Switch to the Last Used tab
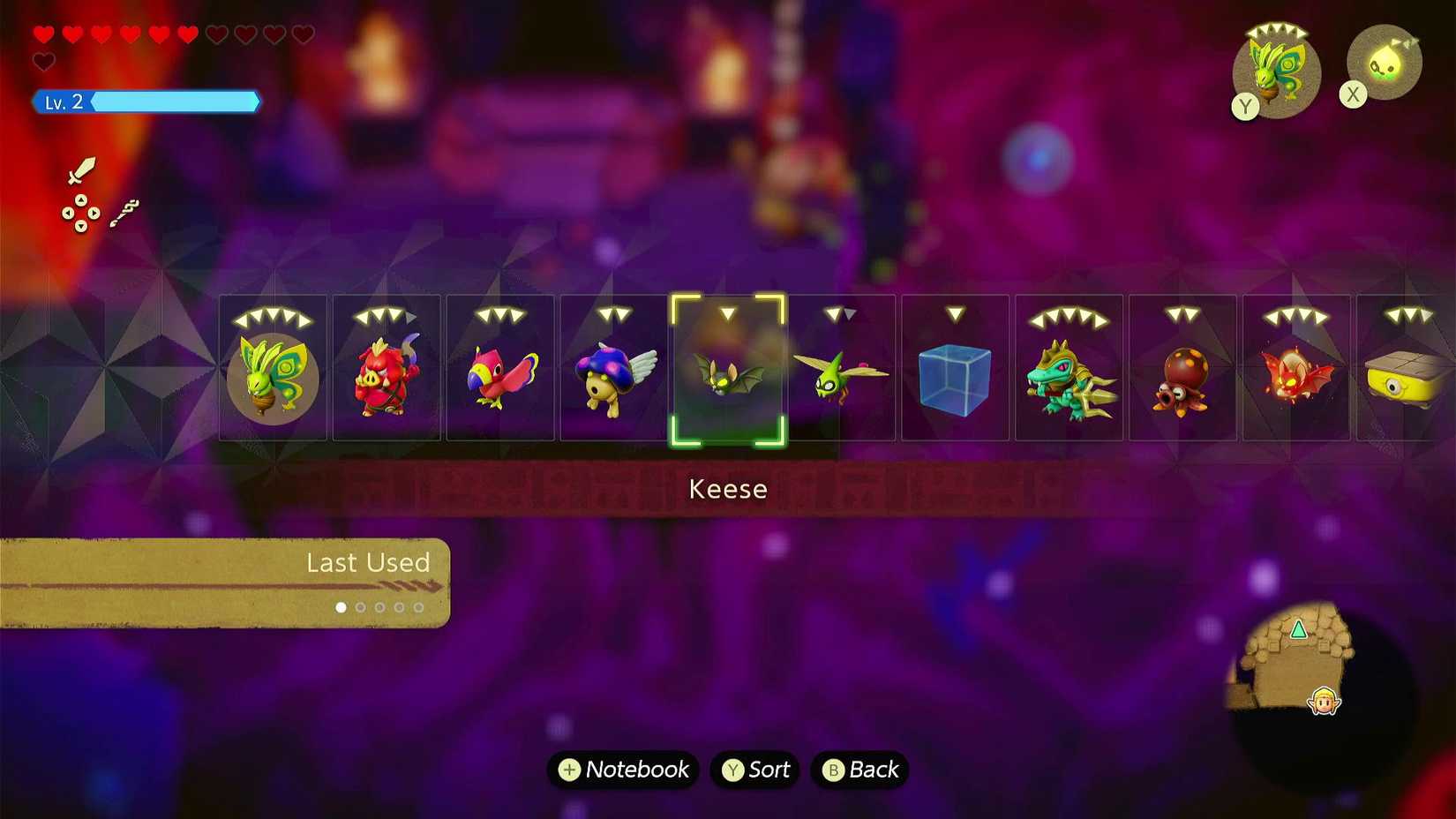 coord(368,563)
